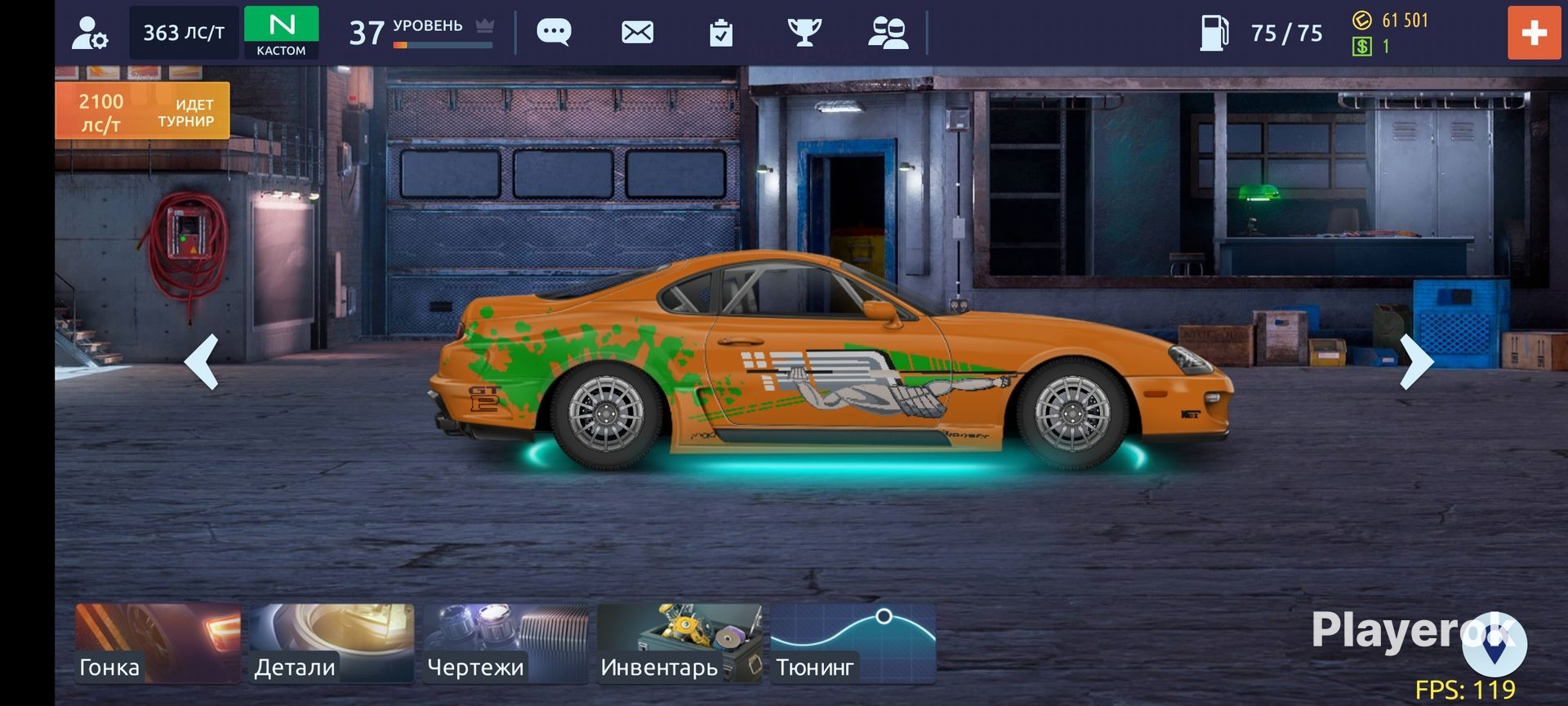View the trophy leaderboard
The image size is (1568, 706).
coord(804,33)
